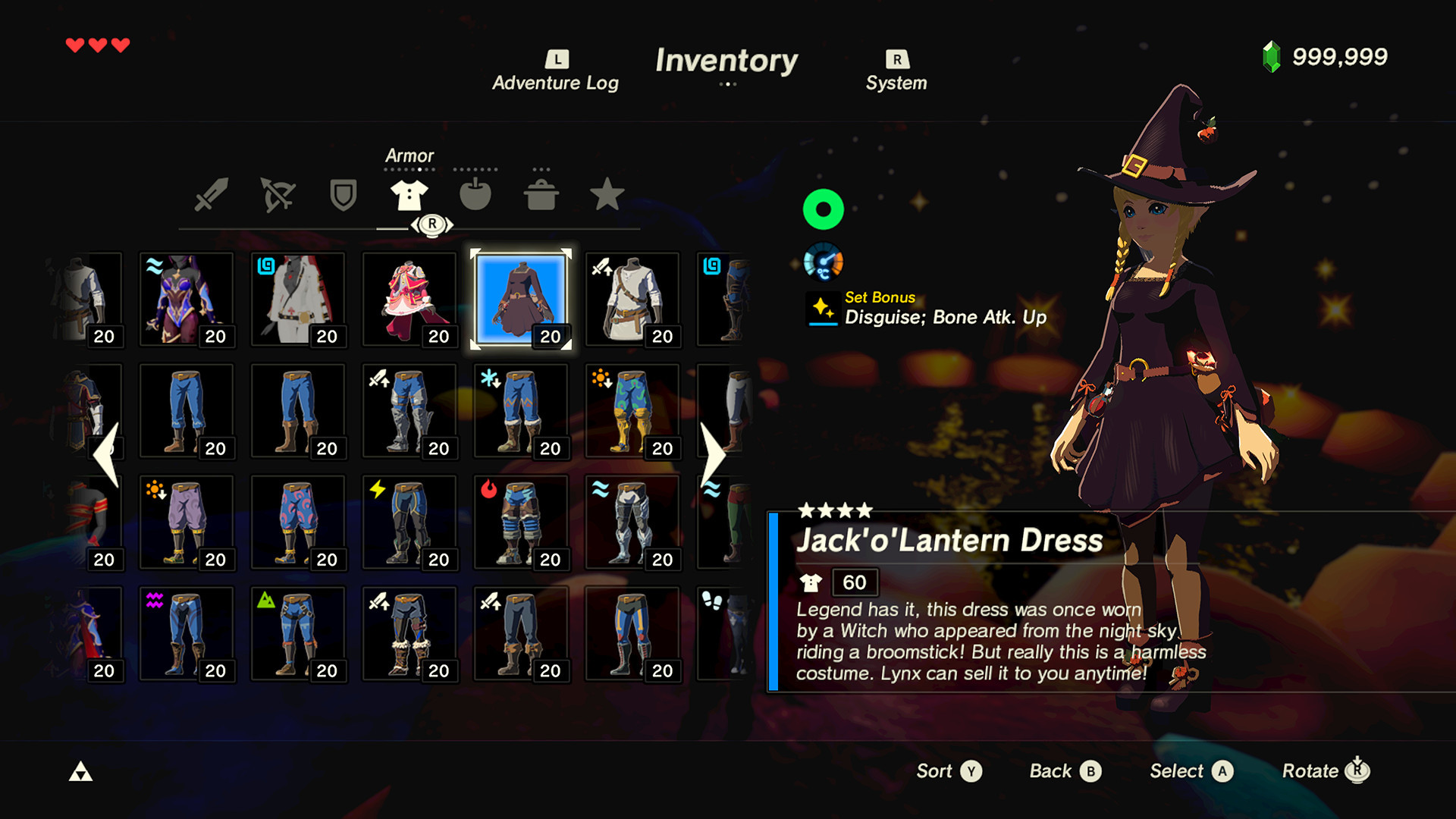This screenshot has width=1456, height=819.
Task: Select the highlighted Jack'o'Lantern Dress thumbnail
Action: tap(521, 298)
